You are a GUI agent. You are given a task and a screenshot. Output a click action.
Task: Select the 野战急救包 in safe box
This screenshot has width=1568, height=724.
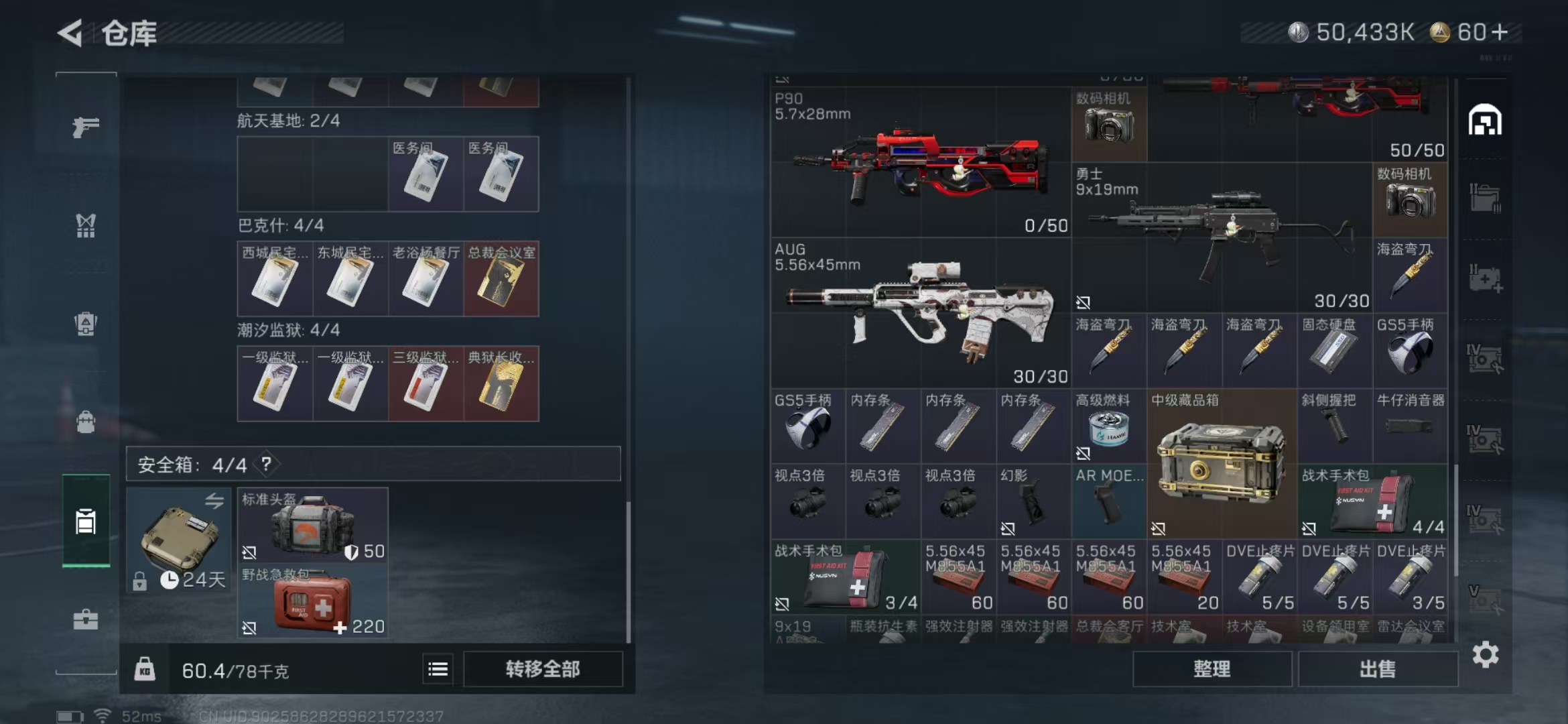(x=312, y=601)
